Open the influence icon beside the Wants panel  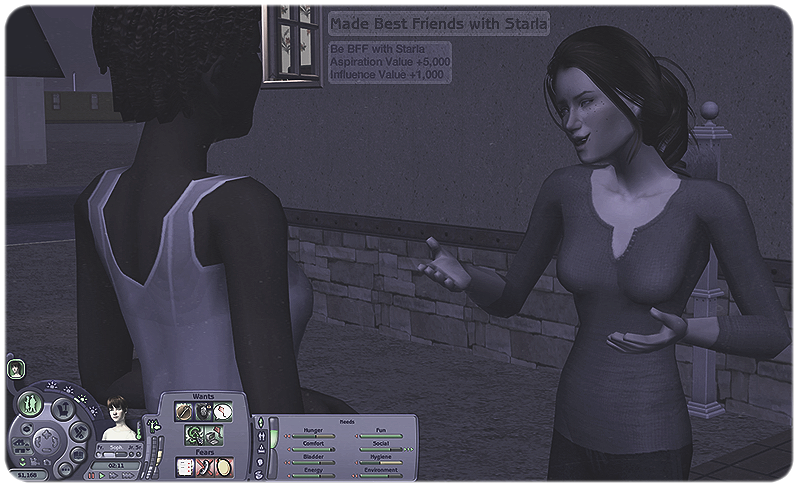[156, 425]
